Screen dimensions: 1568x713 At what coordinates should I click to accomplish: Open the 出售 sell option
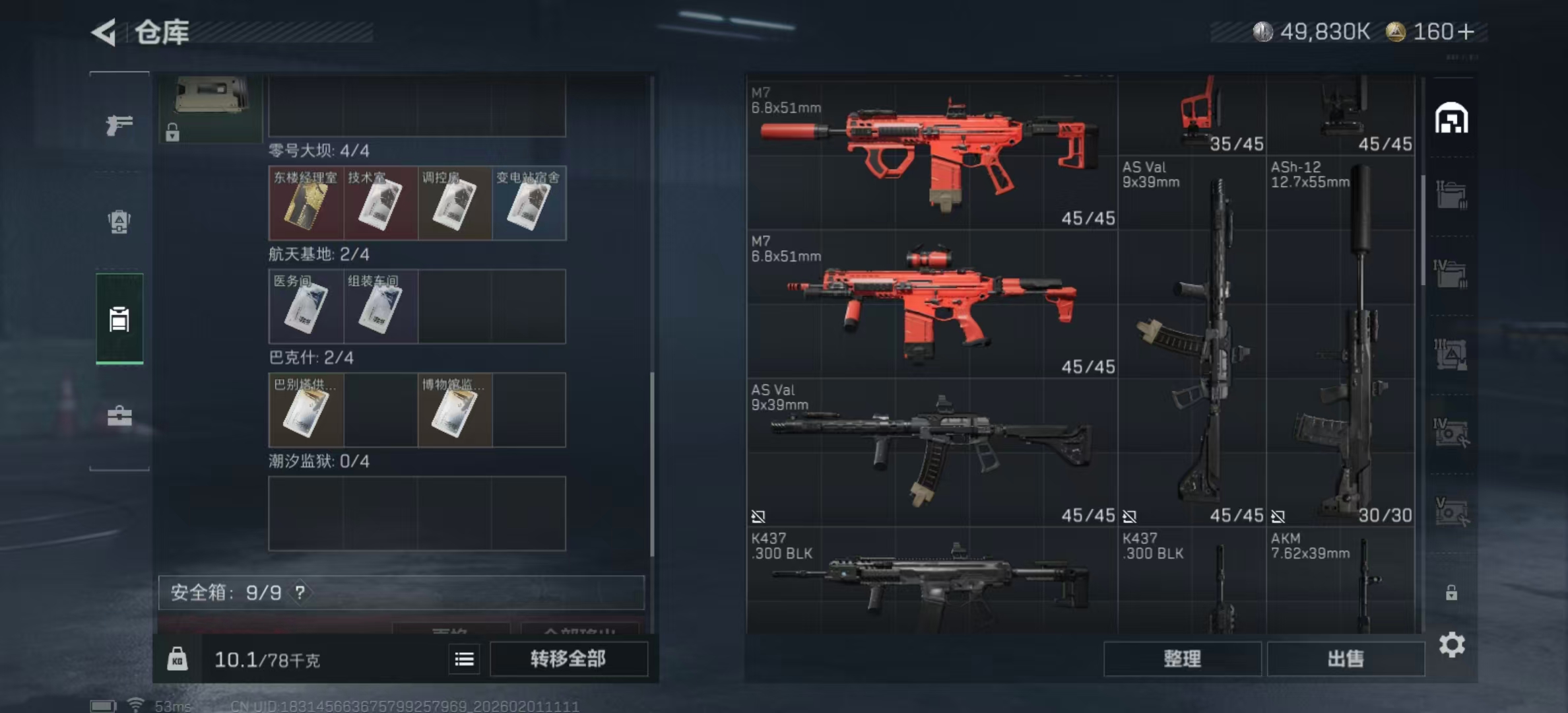coord(1346,659)
